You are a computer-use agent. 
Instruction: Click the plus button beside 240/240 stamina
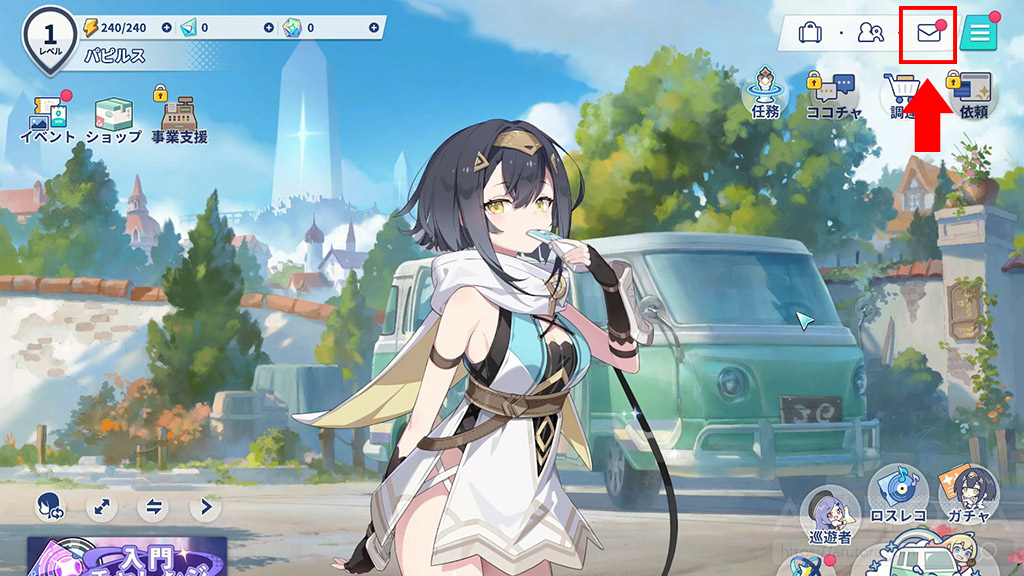tap(166, 27)
